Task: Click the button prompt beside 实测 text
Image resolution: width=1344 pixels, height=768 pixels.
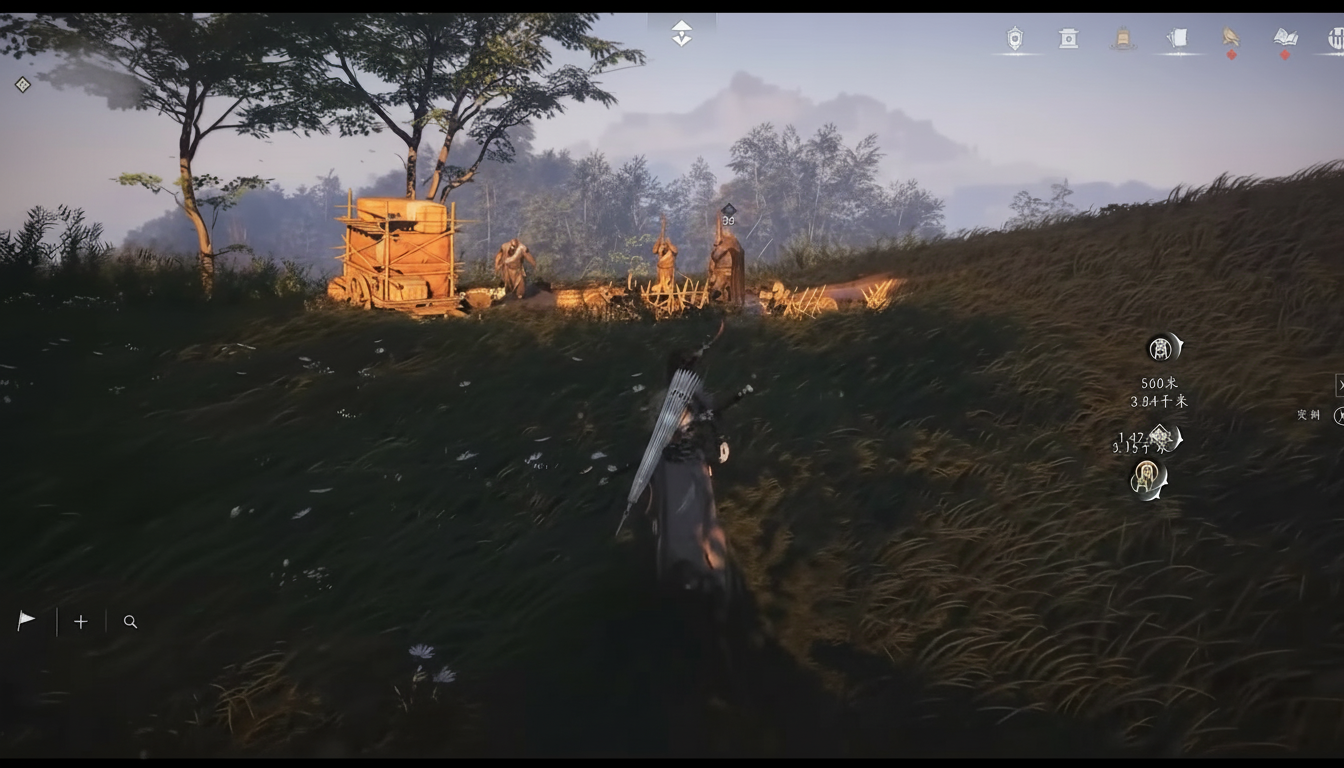Action: (x=1340, y=415)
